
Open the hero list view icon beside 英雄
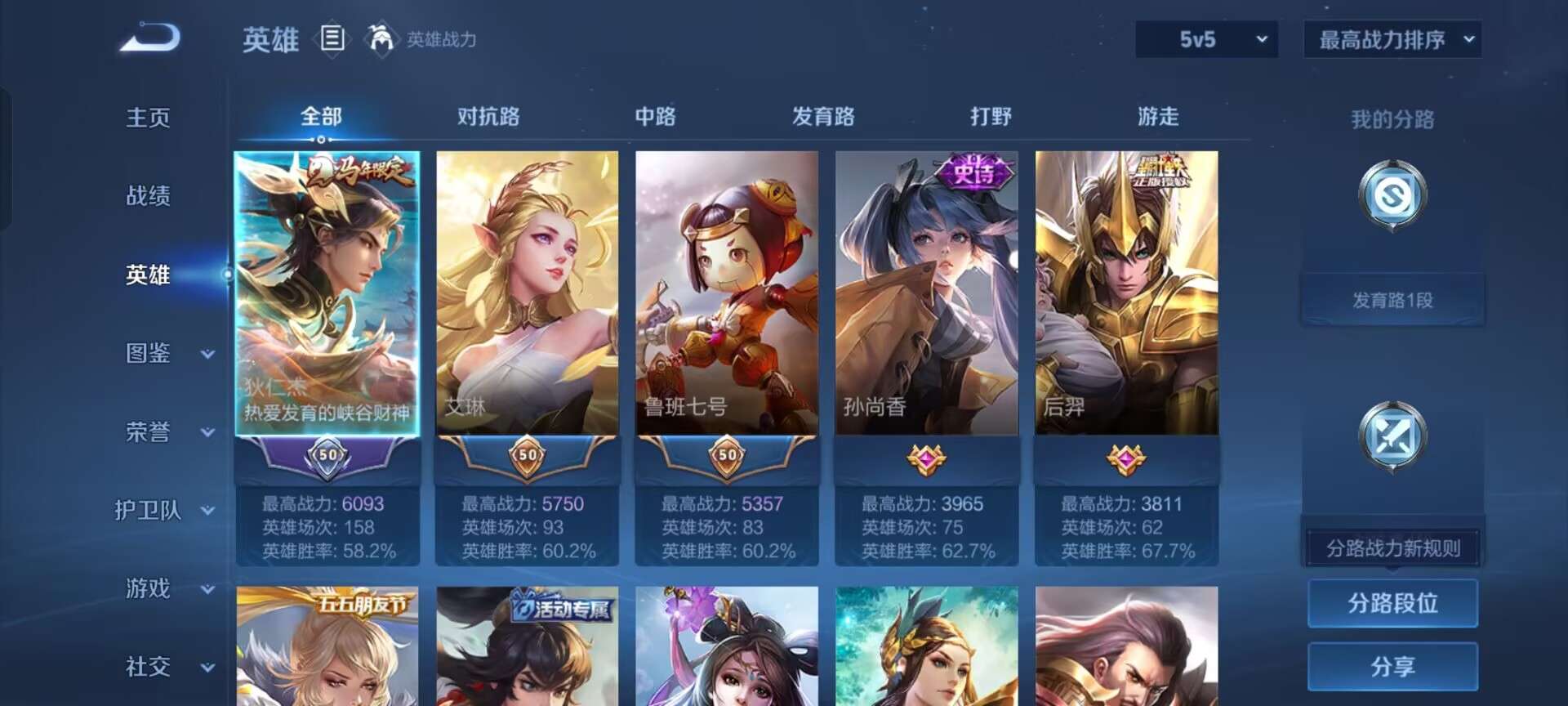coord(332,38)
